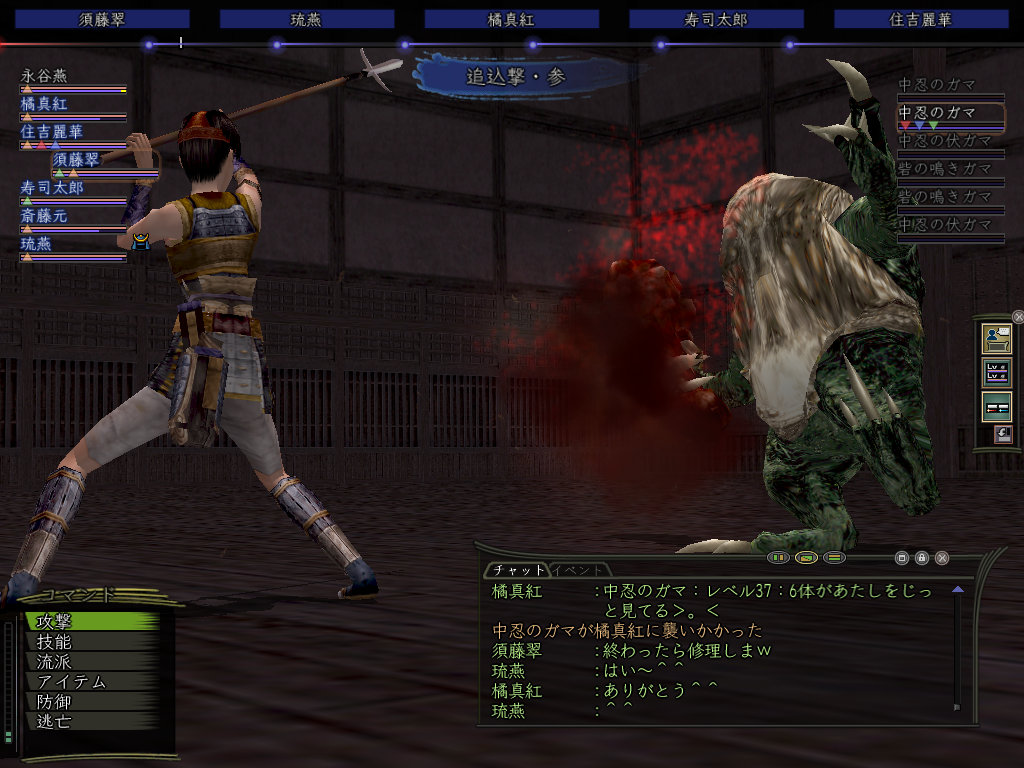Open the アイテム item command

pyautogui.click(x=90, y=682)
